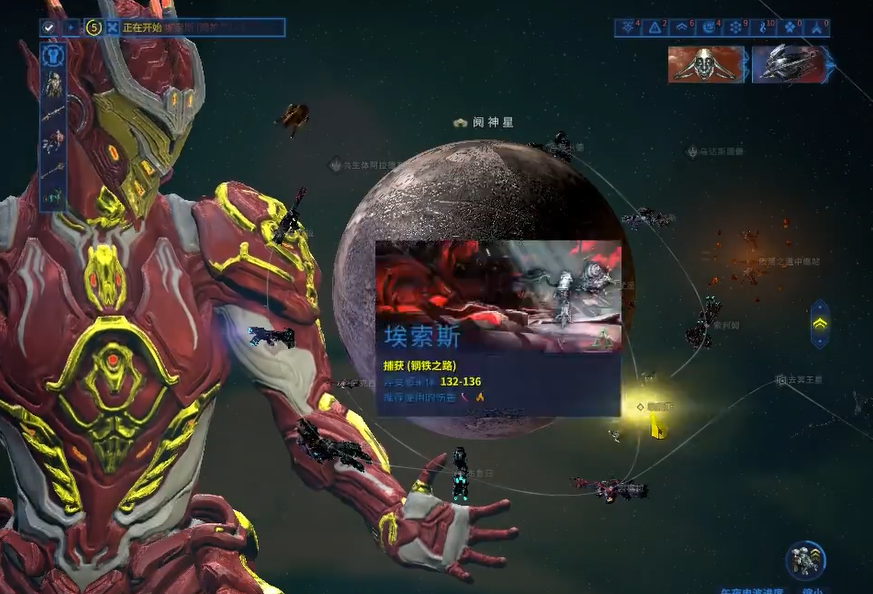Select the double chevron filter with count 6

681,27
